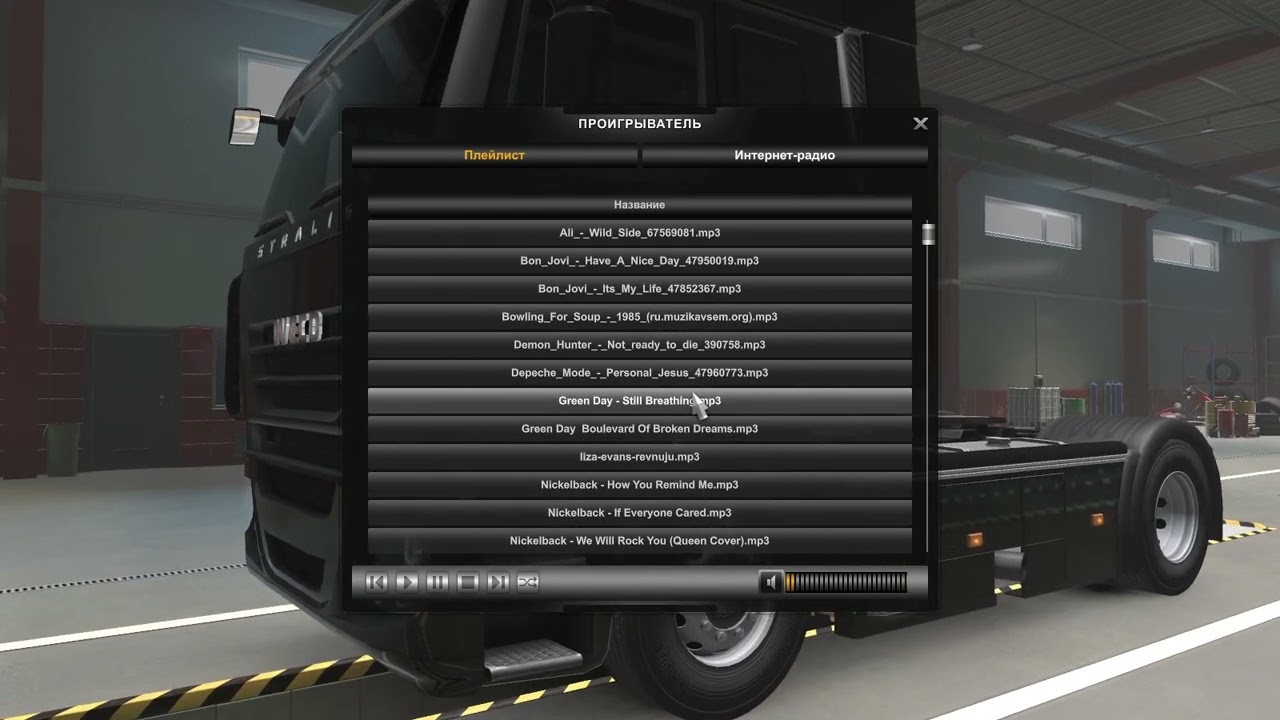Close the Проигрыватель window
Viewport: 1280px width, 720px height.
pyautogui.click(x=920, y=124)
